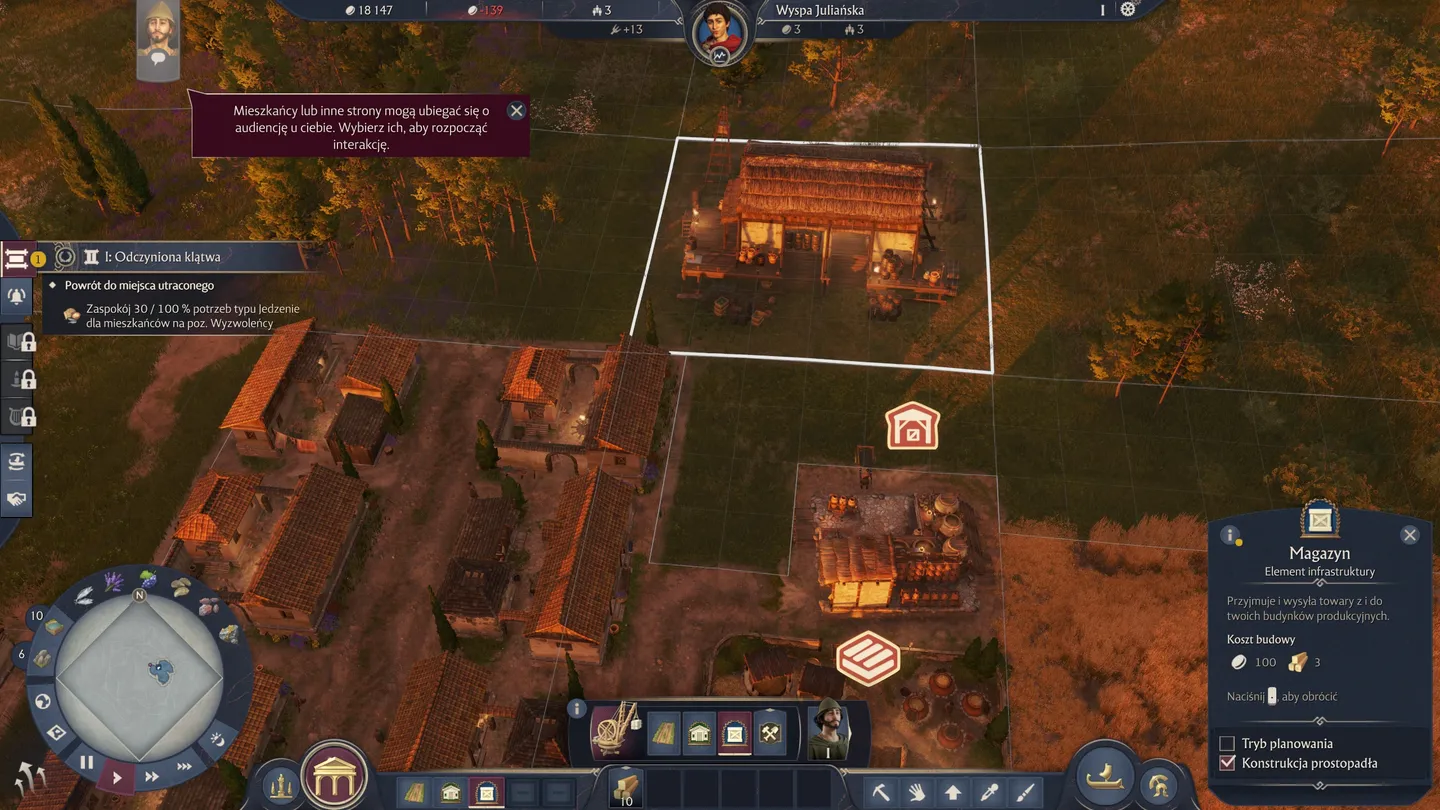Select the pickaxe demolish tool
This screenshot has height=810, width=1440.
click(881, 792)
